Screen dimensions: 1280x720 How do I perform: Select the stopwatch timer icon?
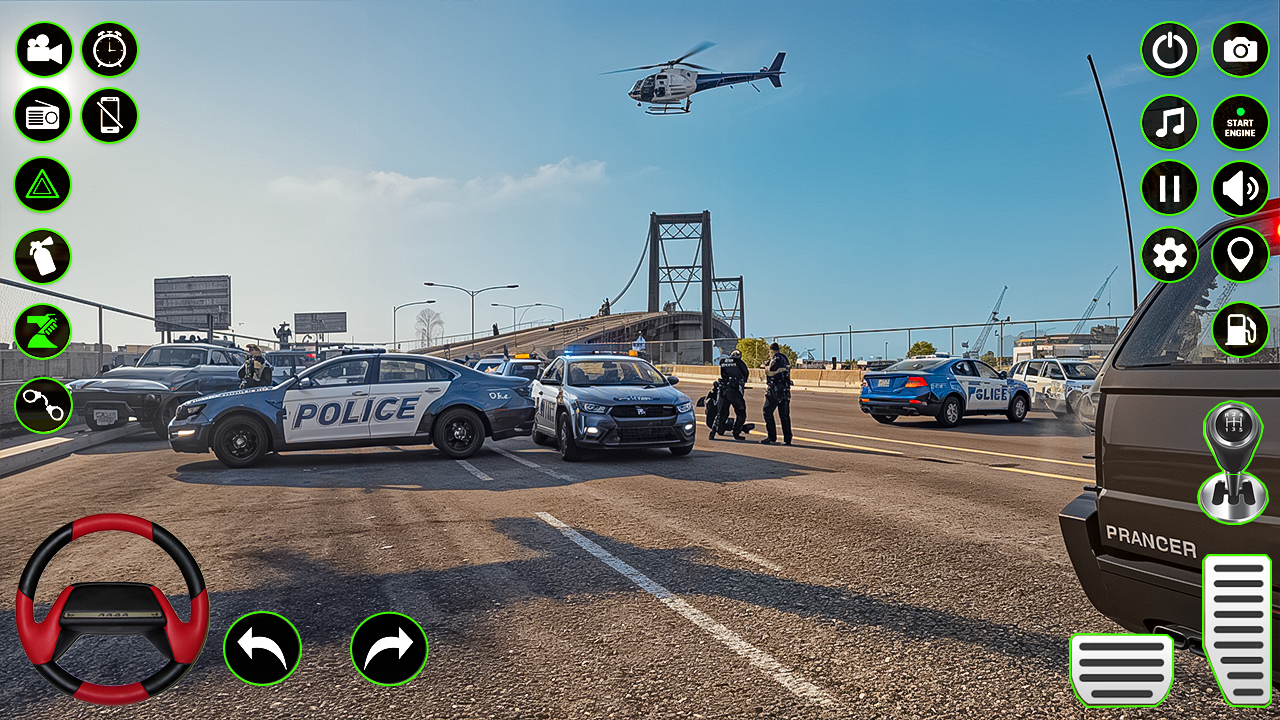109,50
